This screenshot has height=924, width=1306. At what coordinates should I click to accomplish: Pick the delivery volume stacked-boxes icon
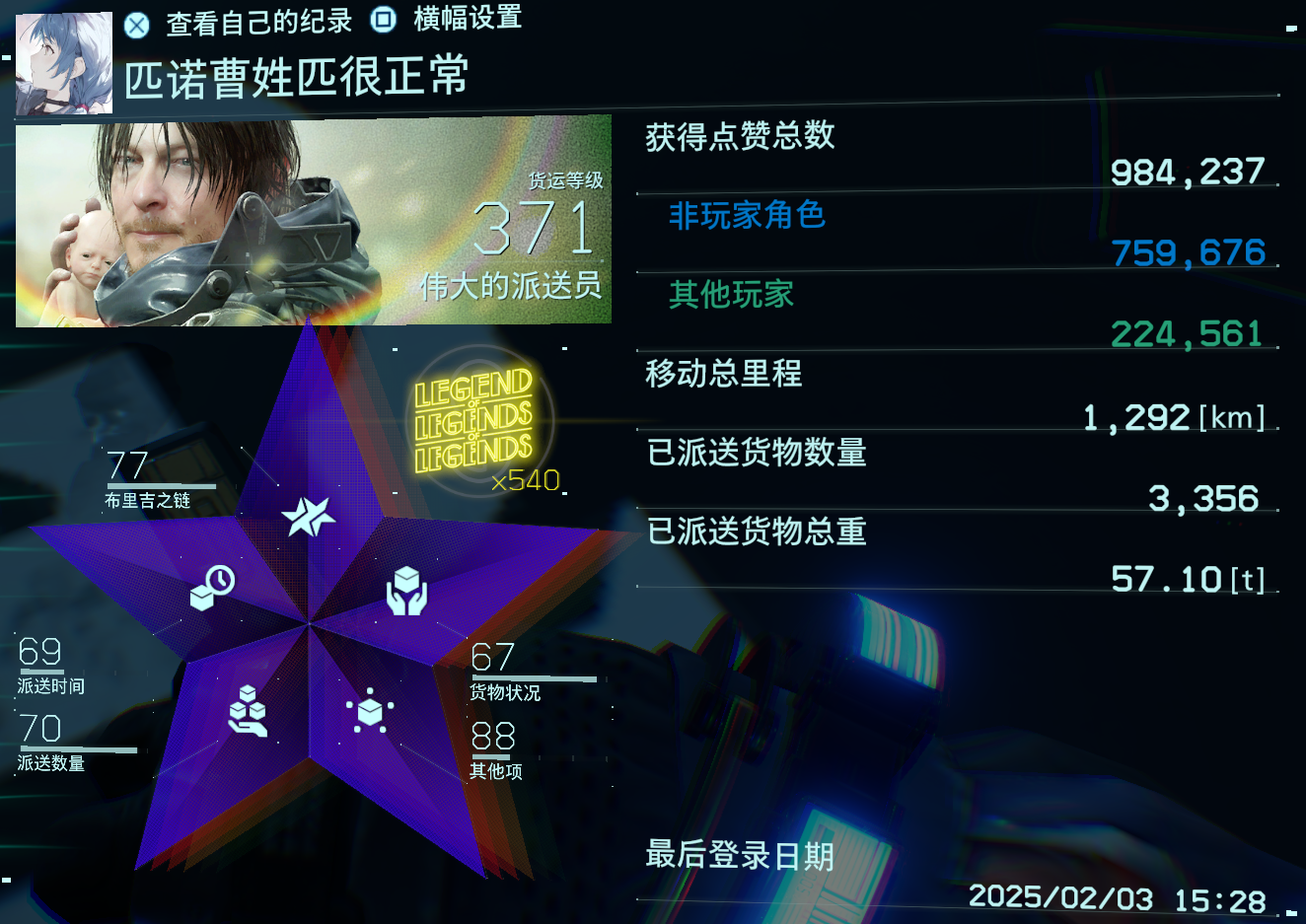pyautogui.click(x=248, y=711)
